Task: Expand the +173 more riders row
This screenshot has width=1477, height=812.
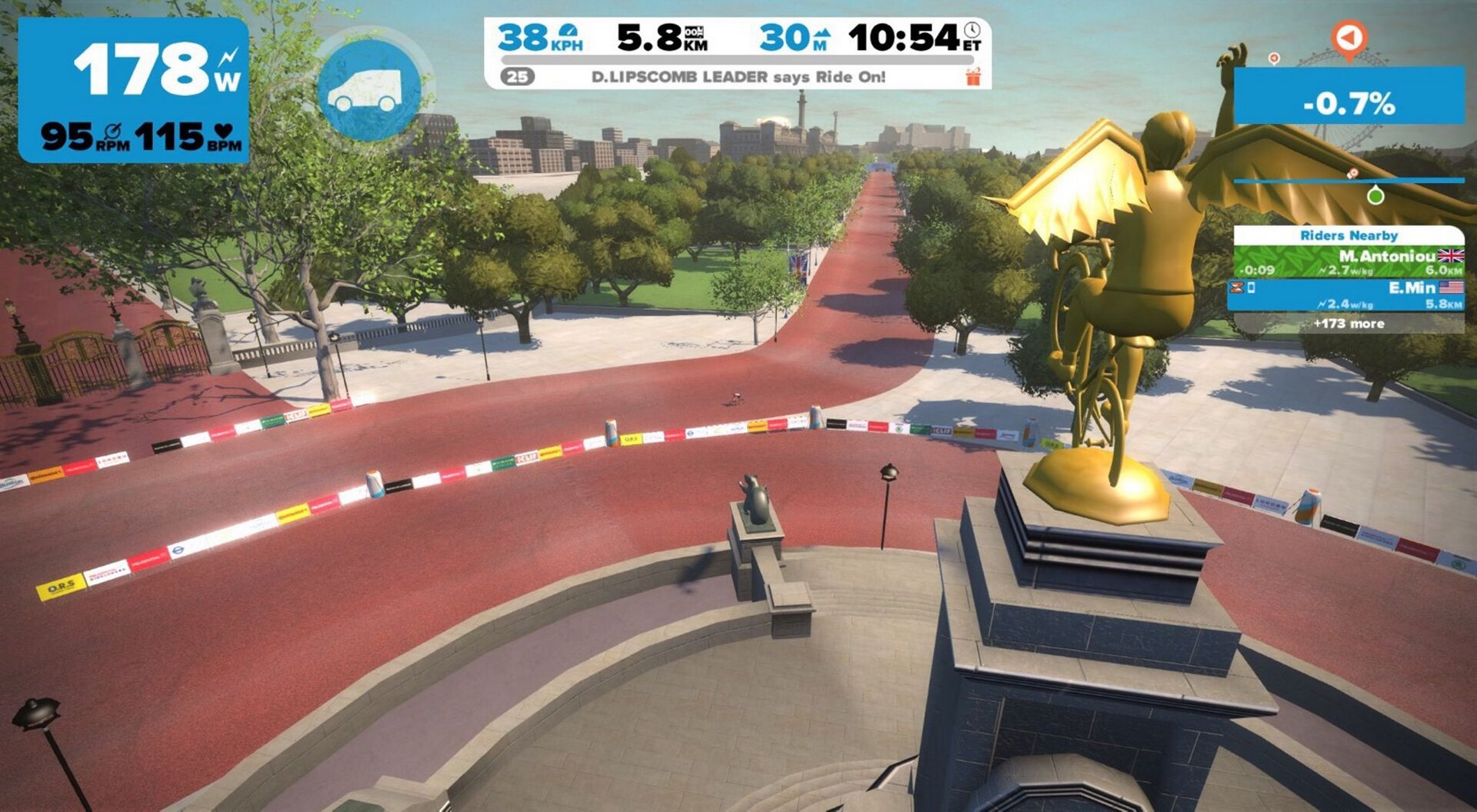Action: [x=1349, y=324]
